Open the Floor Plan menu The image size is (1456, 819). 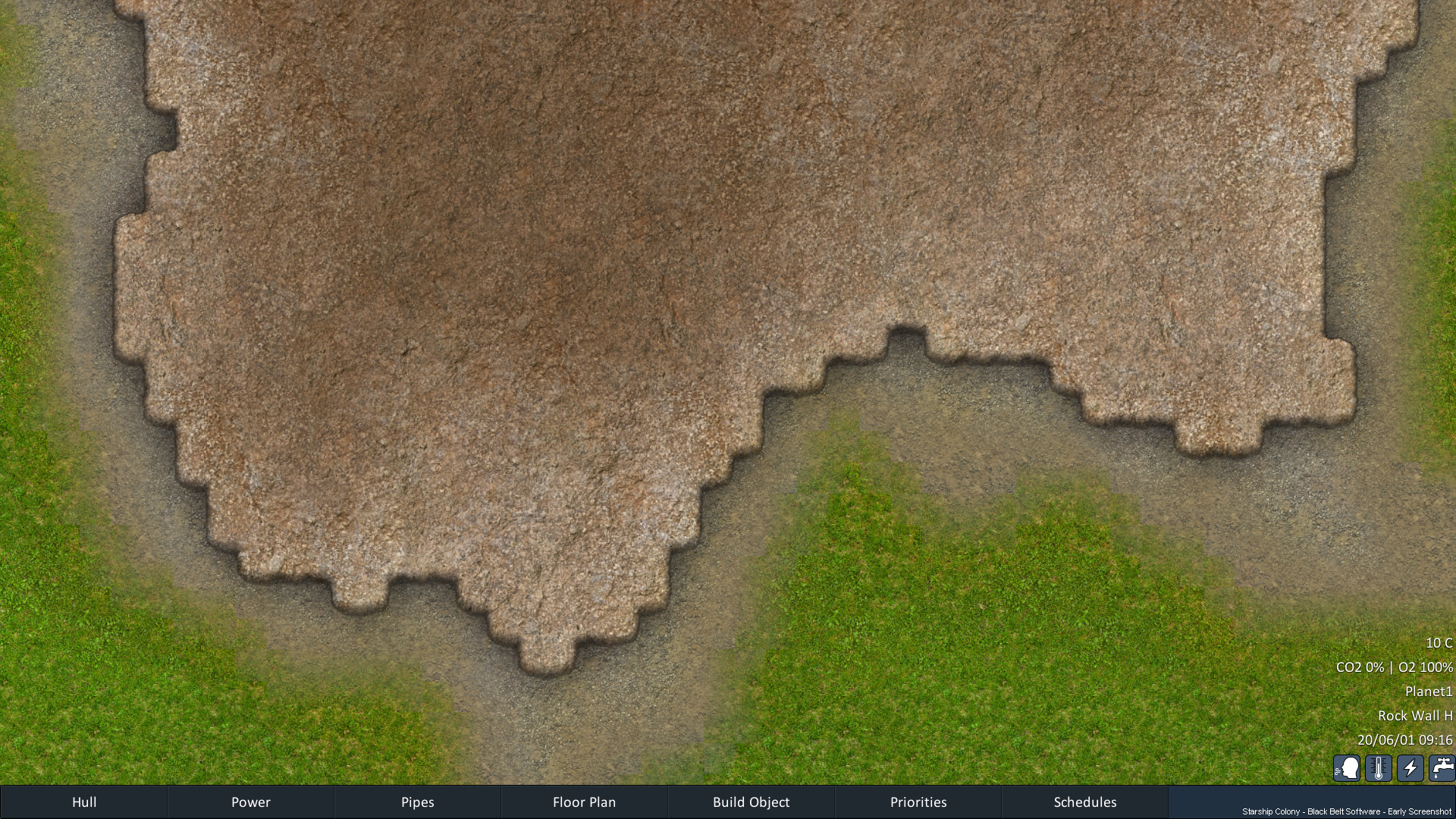584,802
